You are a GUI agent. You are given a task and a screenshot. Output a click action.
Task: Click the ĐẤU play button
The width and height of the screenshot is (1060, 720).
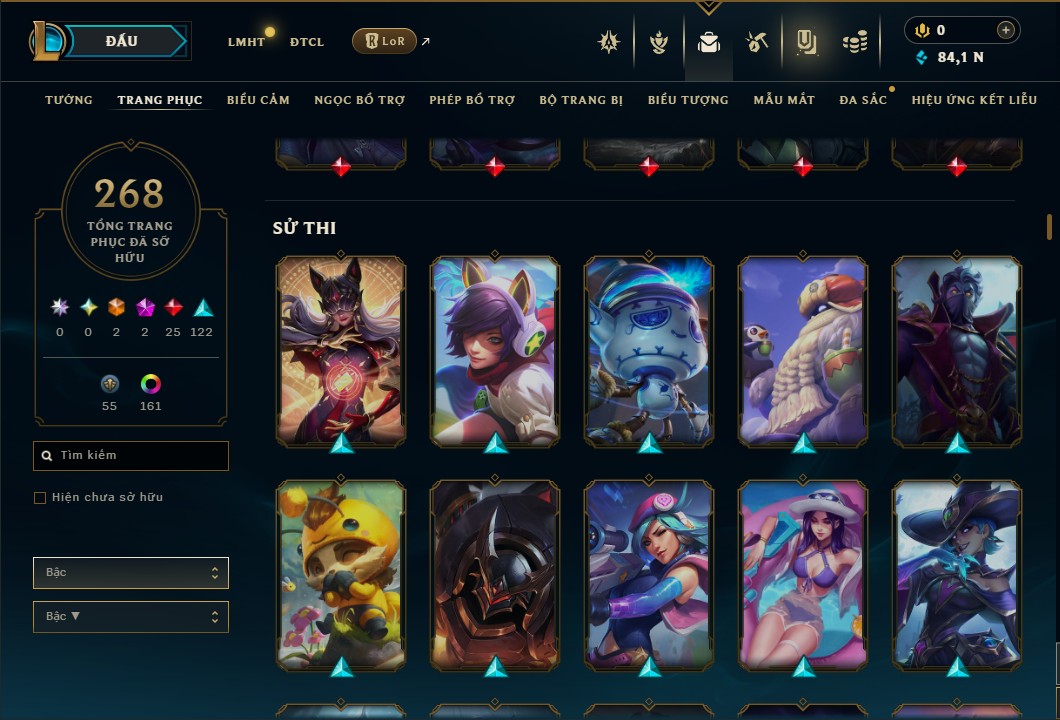coord(121,41)
